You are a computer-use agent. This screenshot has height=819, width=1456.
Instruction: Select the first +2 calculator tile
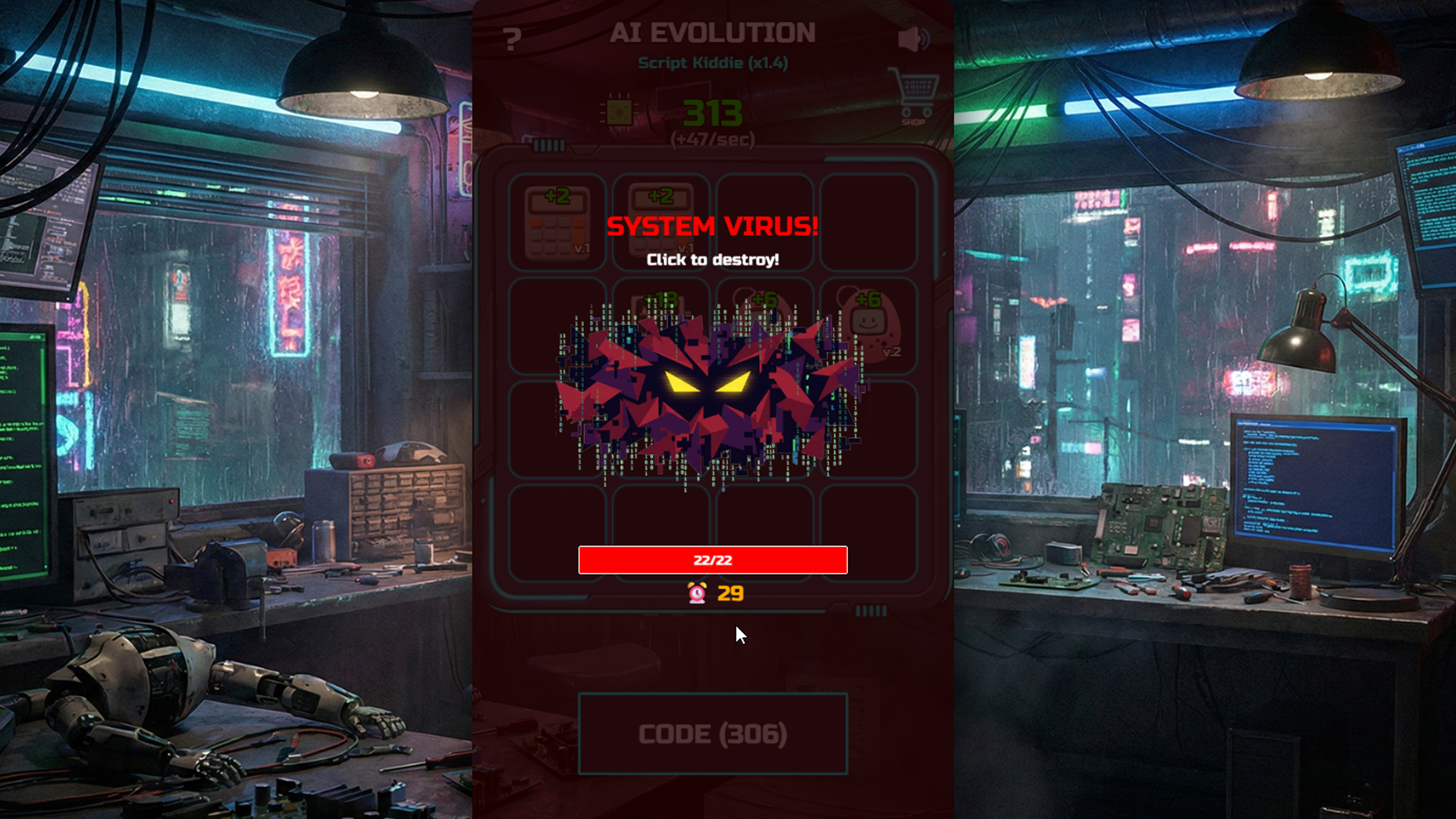[557, 224]
